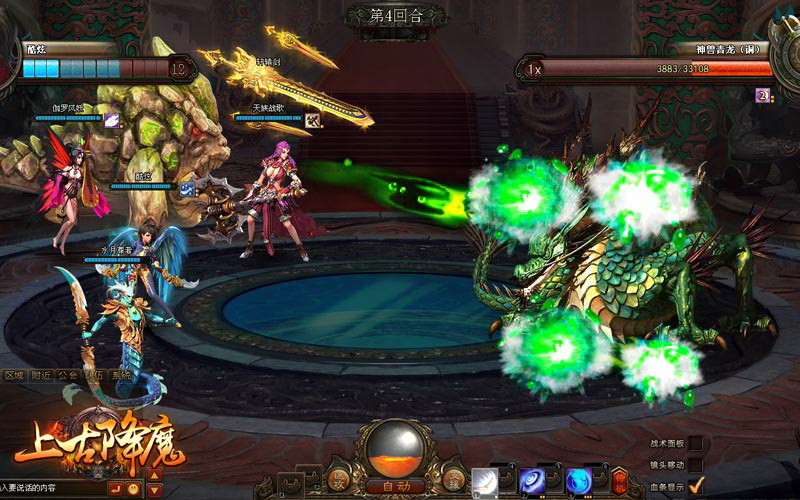
Task: Select the 公会 guild chat tab
Action: [x=68, y=375]
